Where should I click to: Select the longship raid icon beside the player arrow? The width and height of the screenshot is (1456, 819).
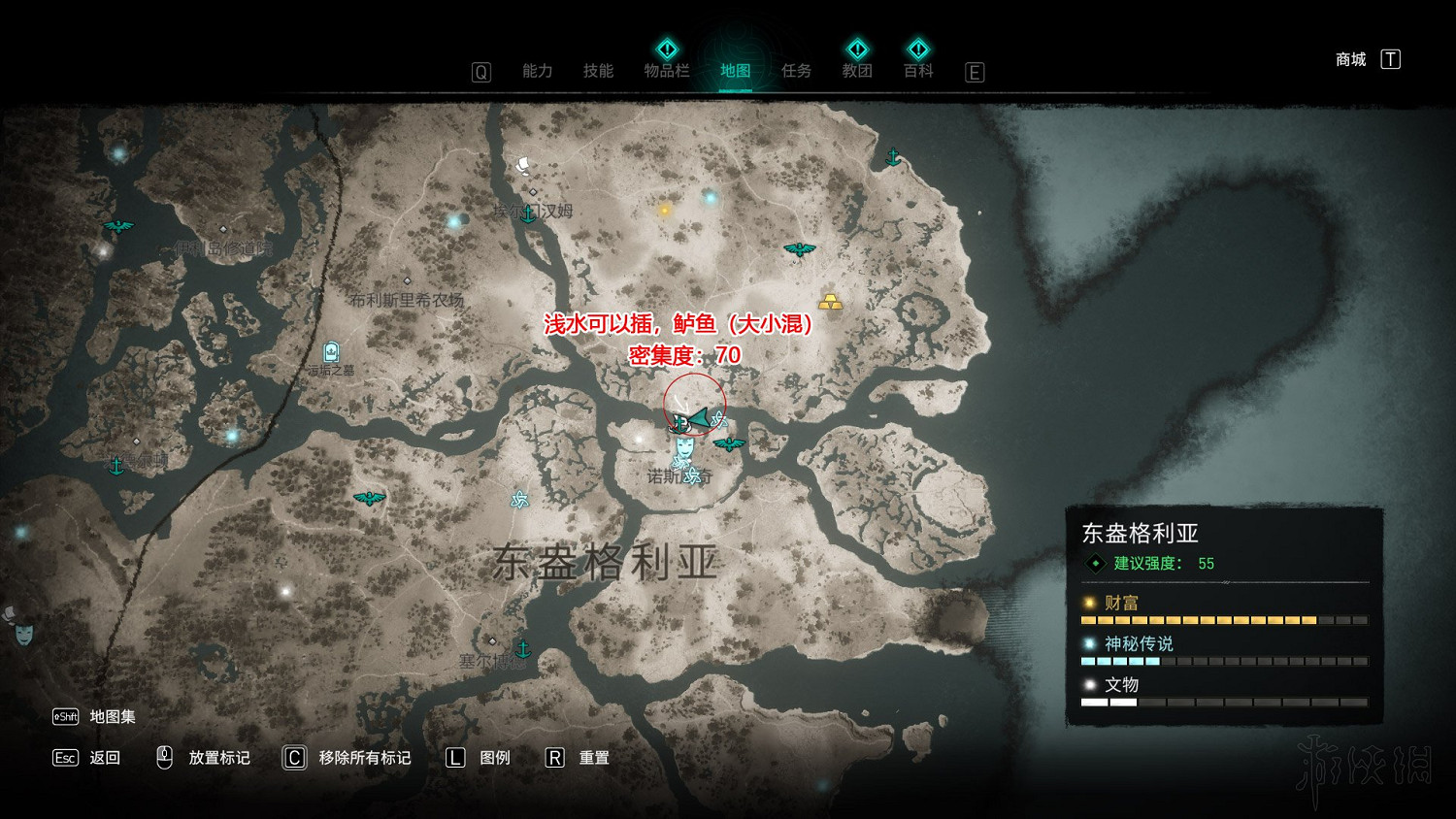679,424
